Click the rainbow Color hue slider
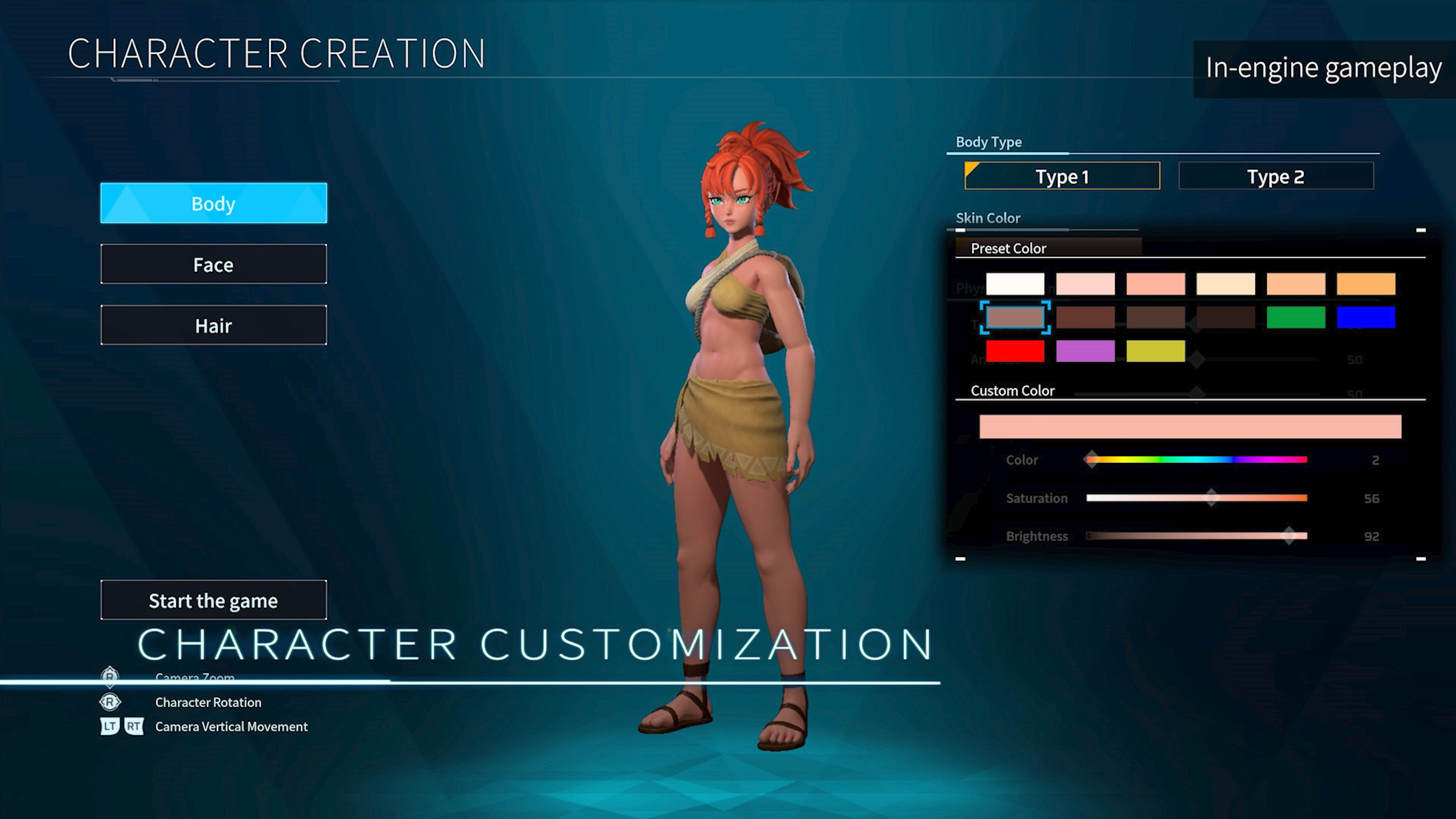Image resolution: width=1456 pixels, height=819 pixels. click(x=1196, y=460)
